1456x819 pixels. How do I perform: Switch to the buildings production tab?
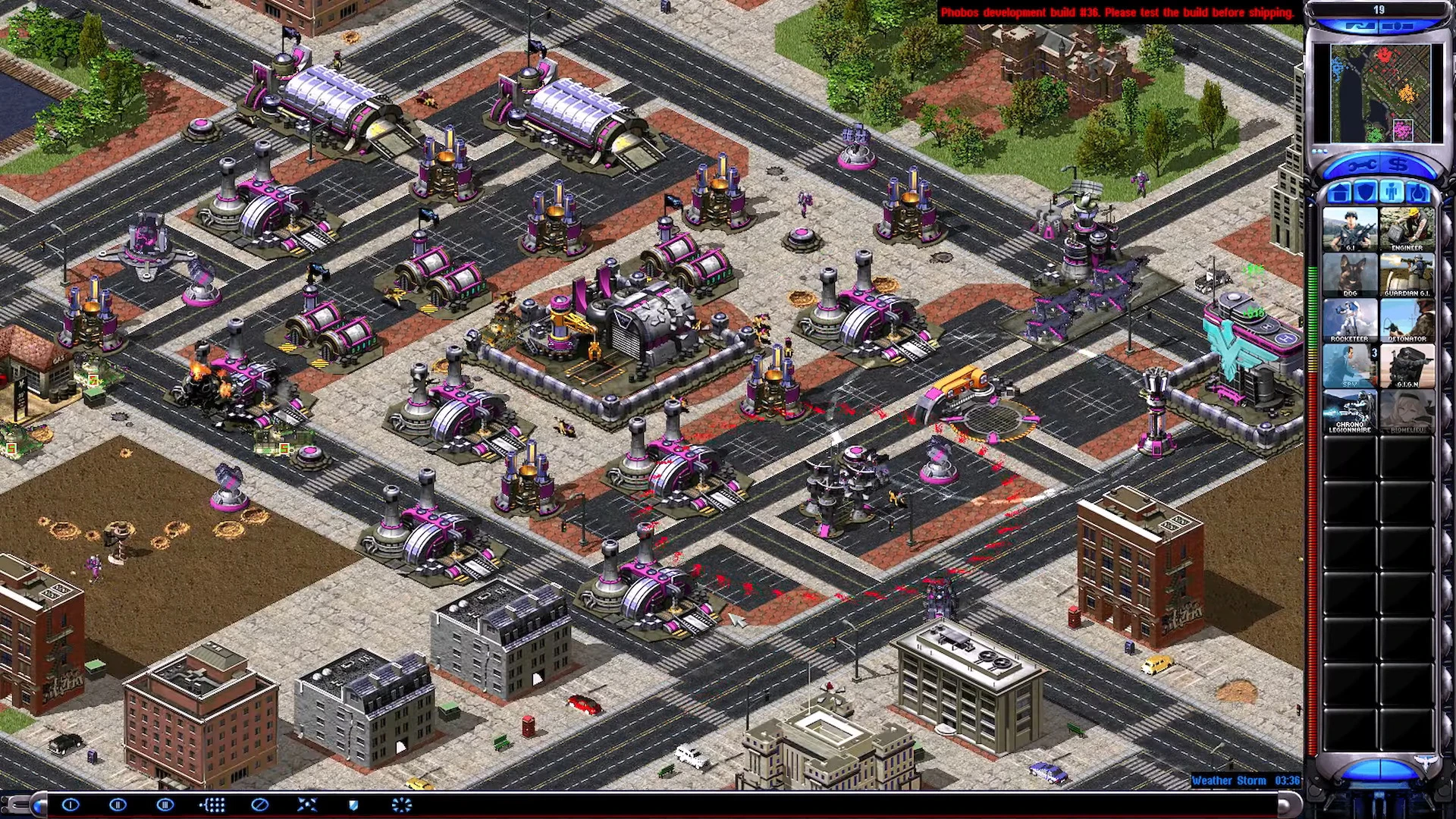click(1338, 192)
